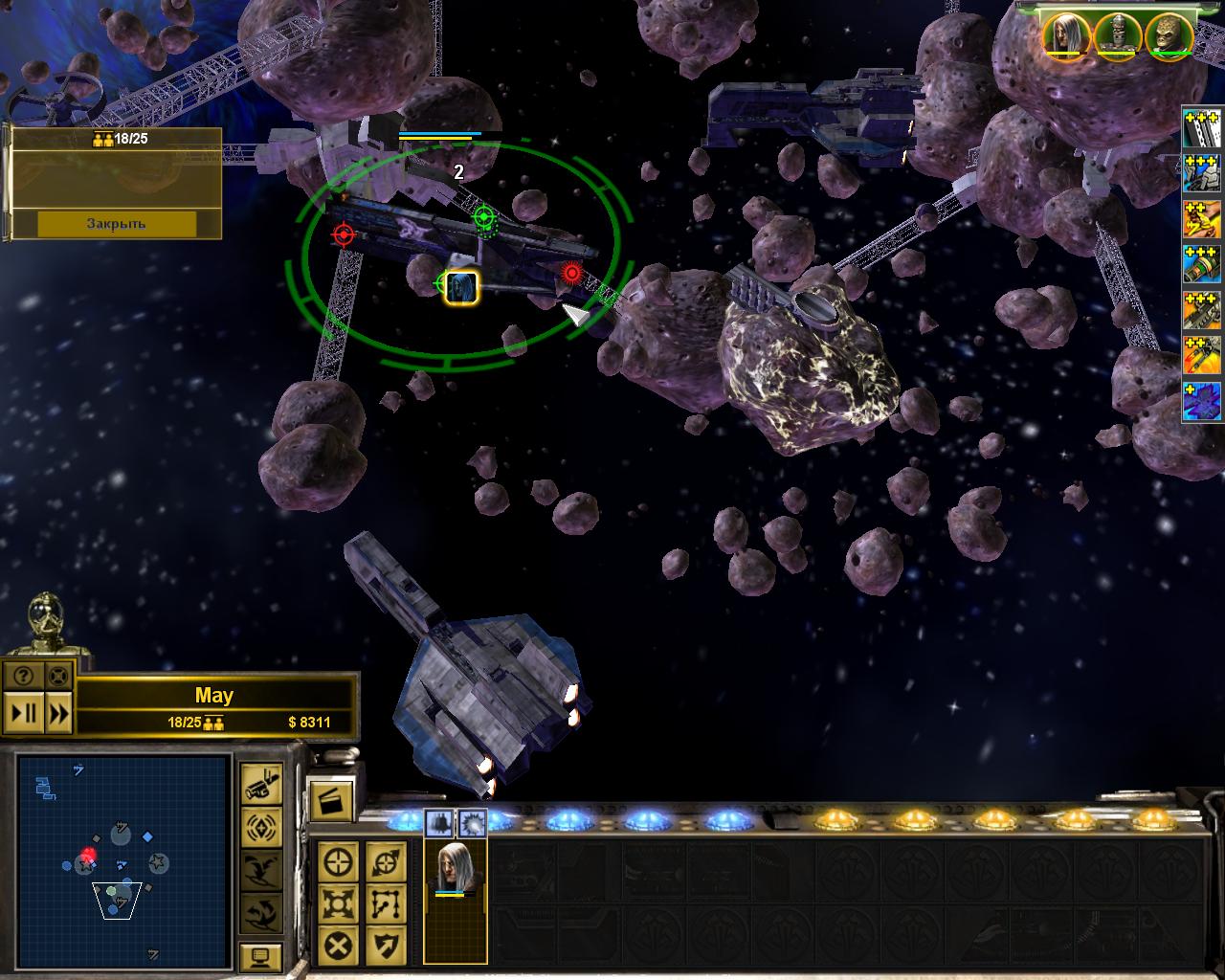Select the white-haired hero portrait in the unit panel
The height and width of the screenshot is (980, 1225).
tap(455, 868)
